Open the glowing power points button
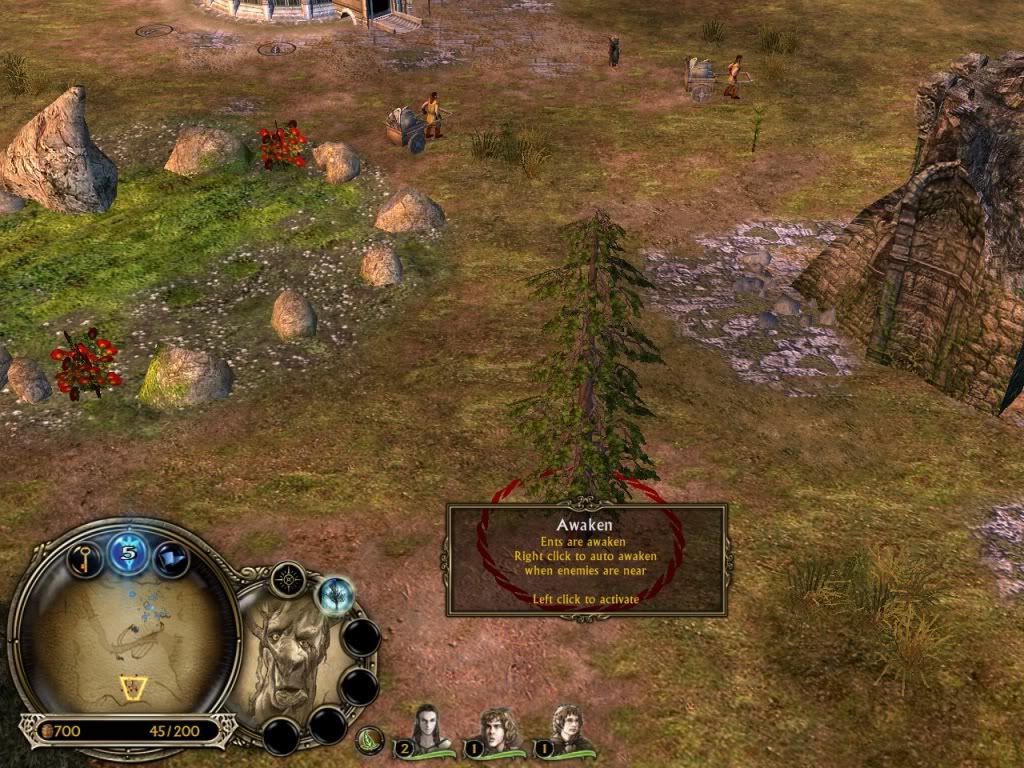 [x=129, y=552]
